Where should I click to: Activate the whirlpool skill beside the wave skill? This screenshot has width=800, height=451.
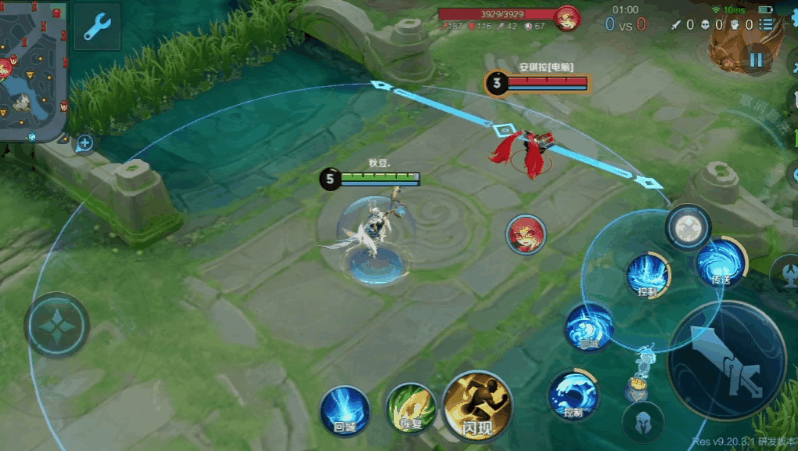pos(588,327)
